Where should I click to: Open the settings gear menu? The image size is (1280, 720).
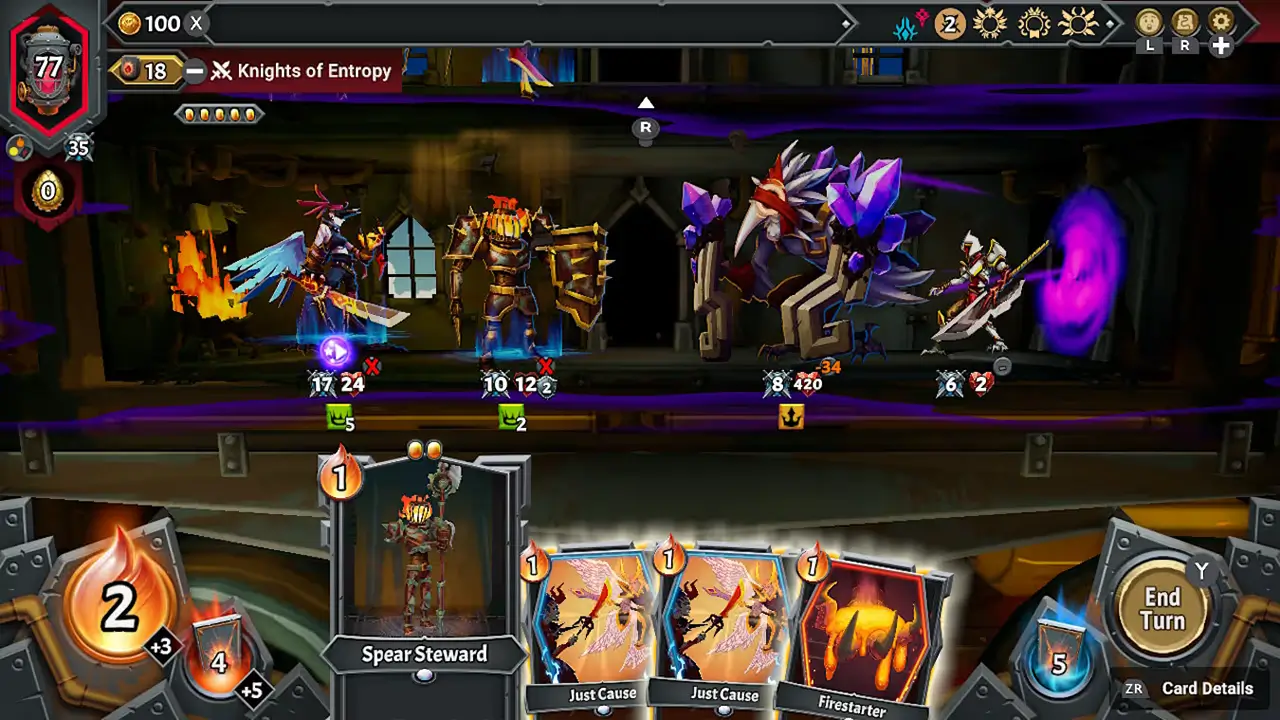tap(1220, 22)
